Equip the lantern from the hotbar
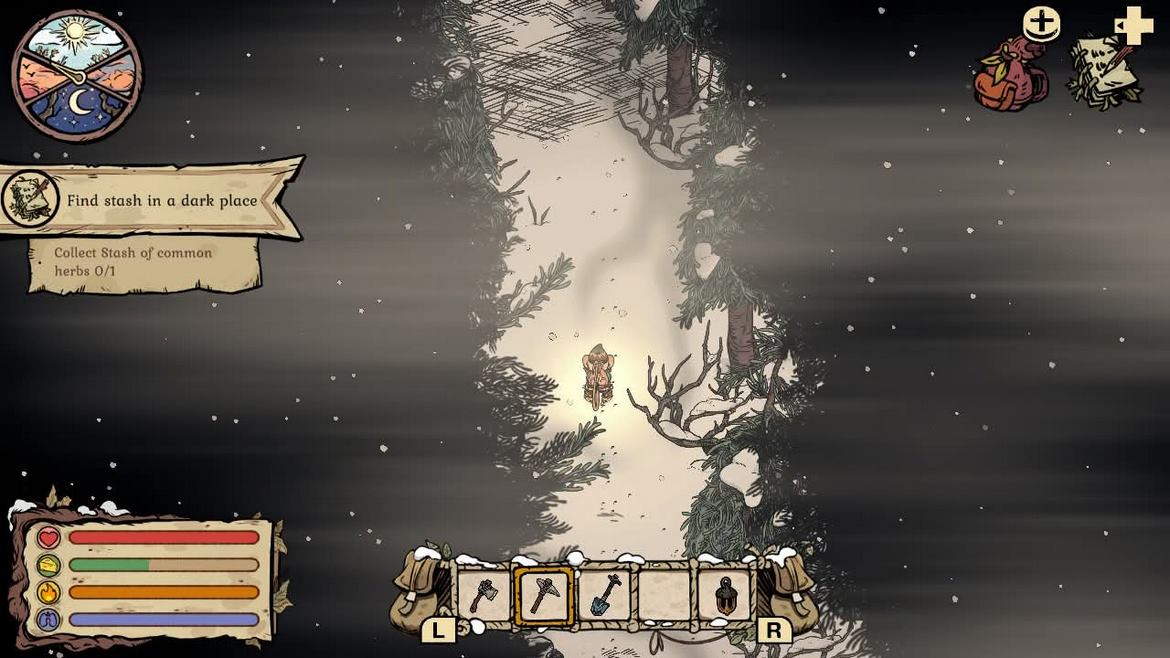The image size is (1170, 658). (x=726, y=596)
